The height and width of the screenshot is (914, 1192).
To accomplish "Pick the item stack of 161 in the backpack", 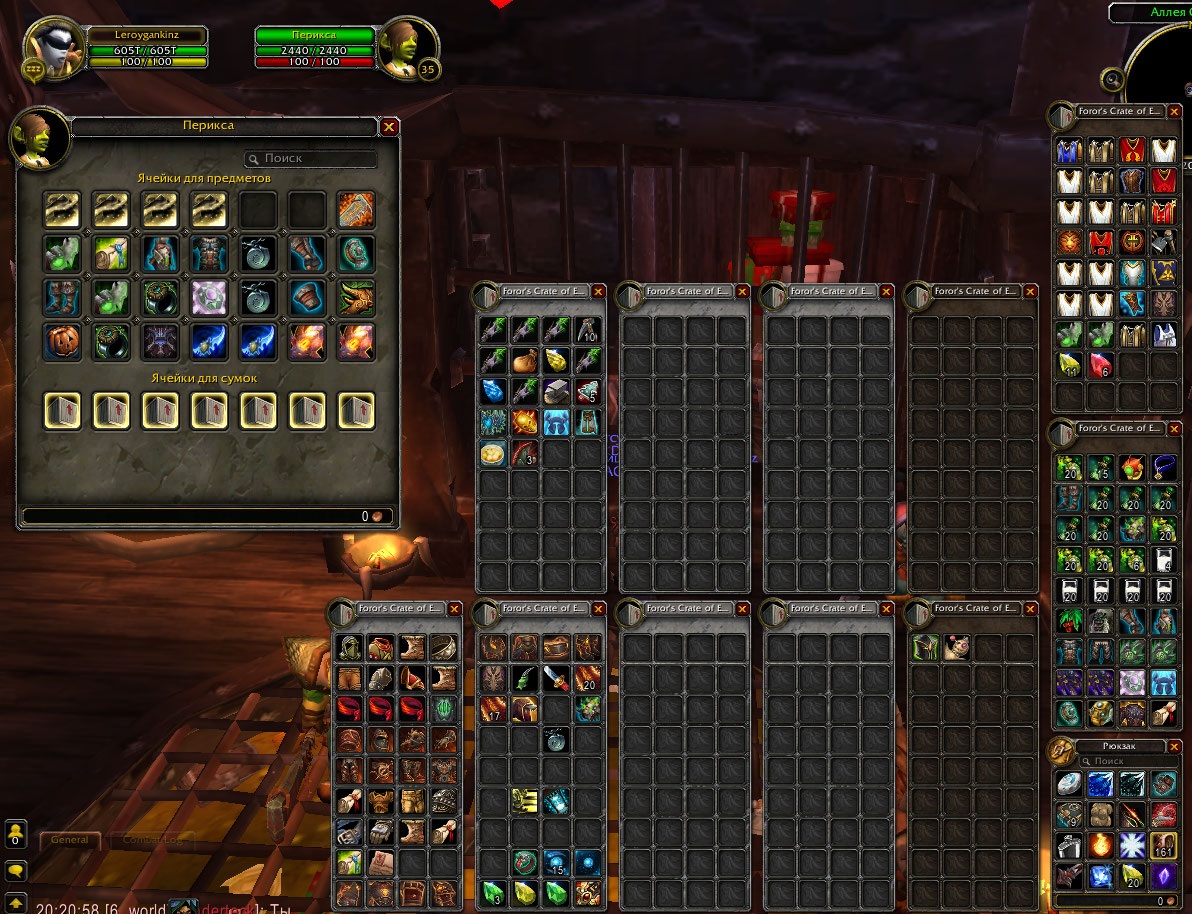I will click(1163, 847).
